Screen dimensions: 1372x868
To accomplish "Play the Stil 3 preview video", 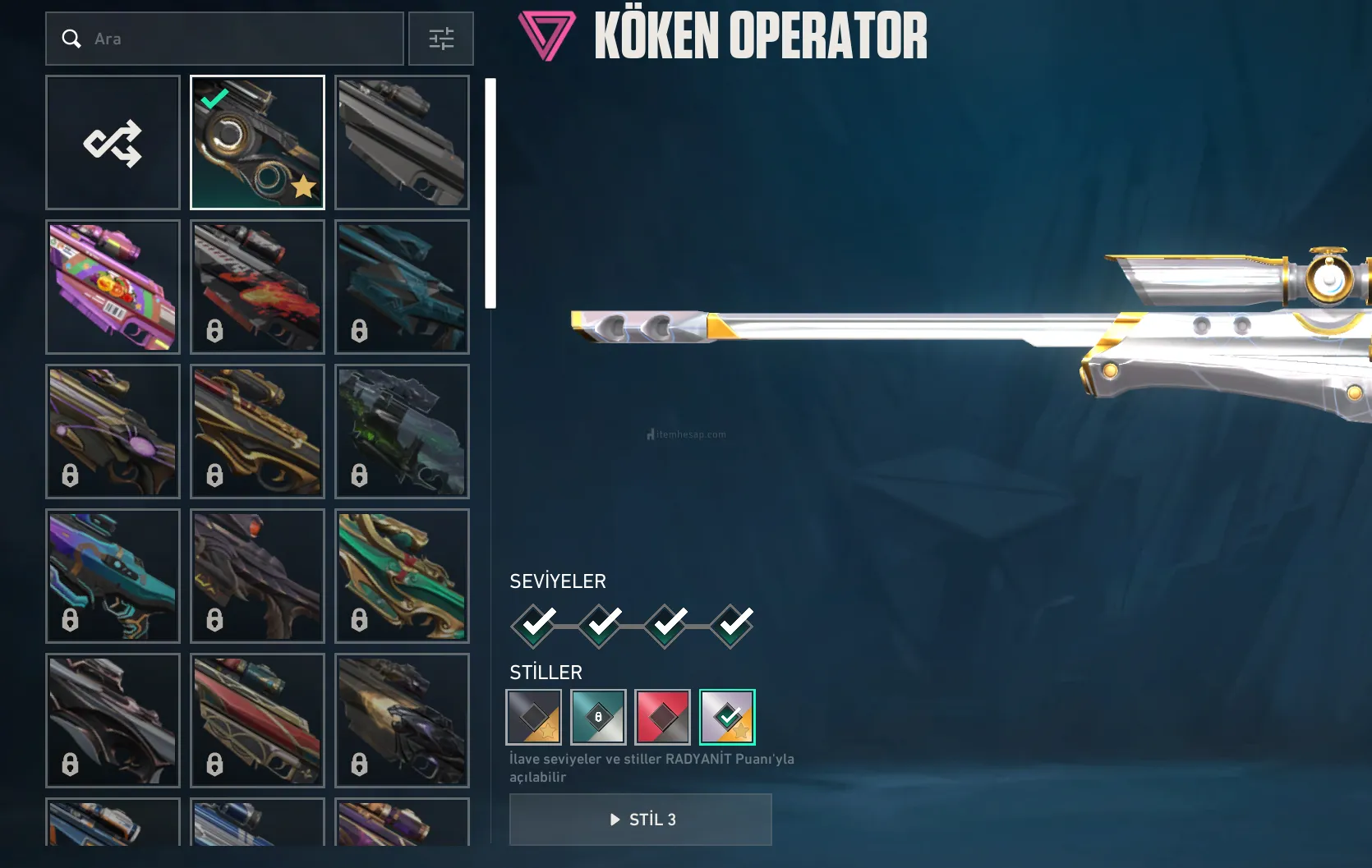I will point(641,820).
